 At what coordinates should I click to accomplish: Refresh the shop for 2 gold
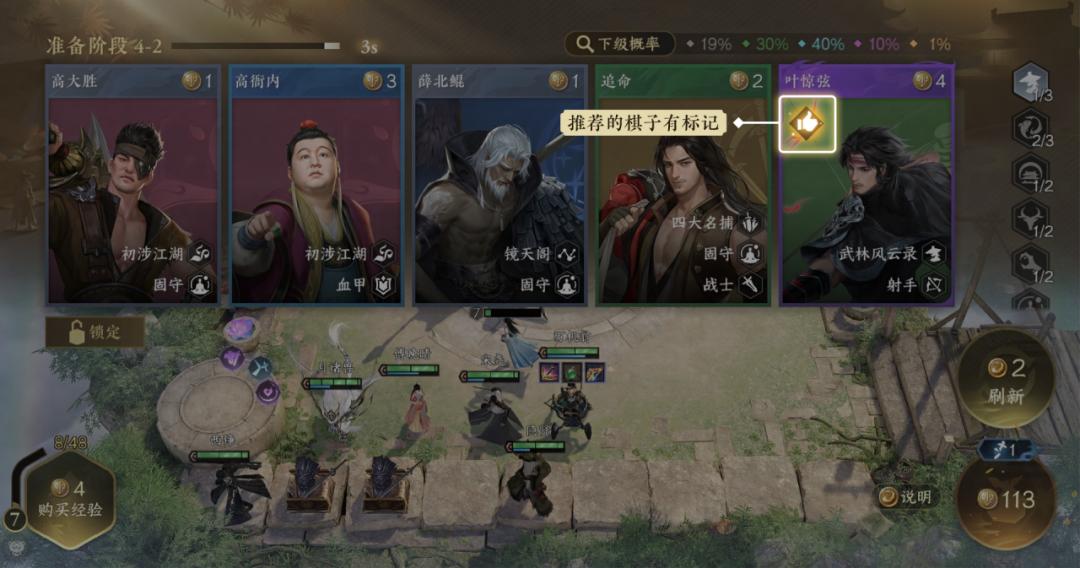coord(1006,380)
